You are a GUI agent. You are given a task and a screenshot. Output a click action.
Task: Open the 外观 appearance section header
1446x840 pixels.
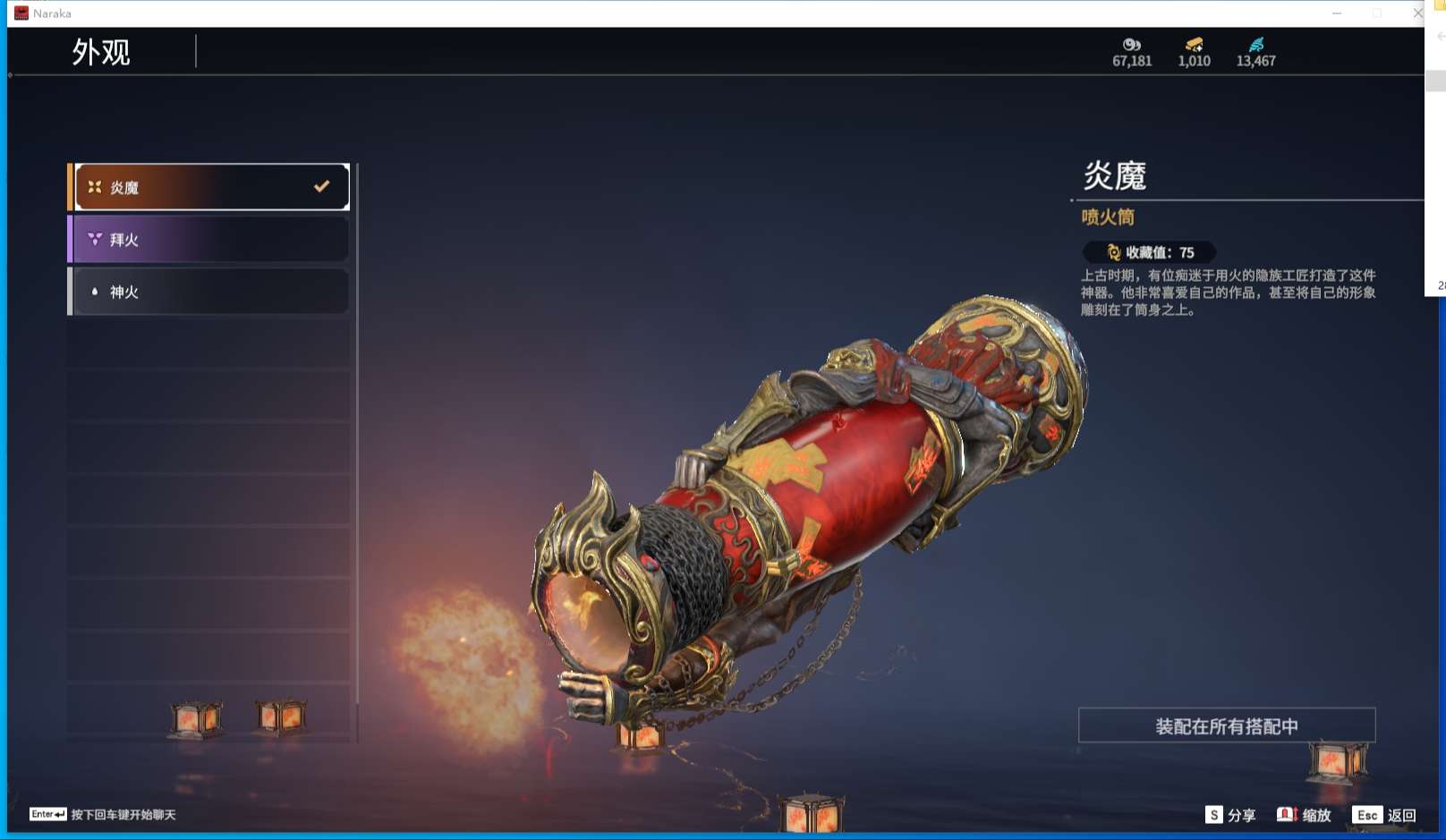[x=102, y=54]
